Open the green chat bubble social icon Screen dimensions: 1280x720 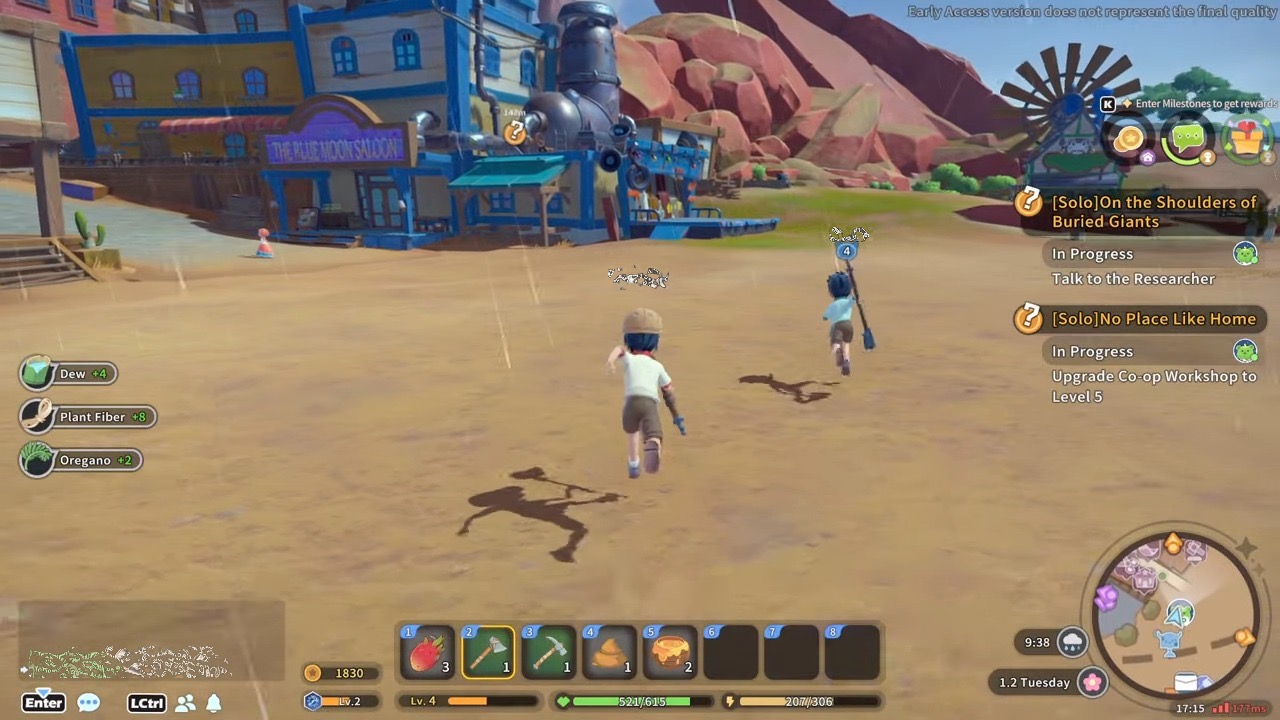click(1187, 139)
